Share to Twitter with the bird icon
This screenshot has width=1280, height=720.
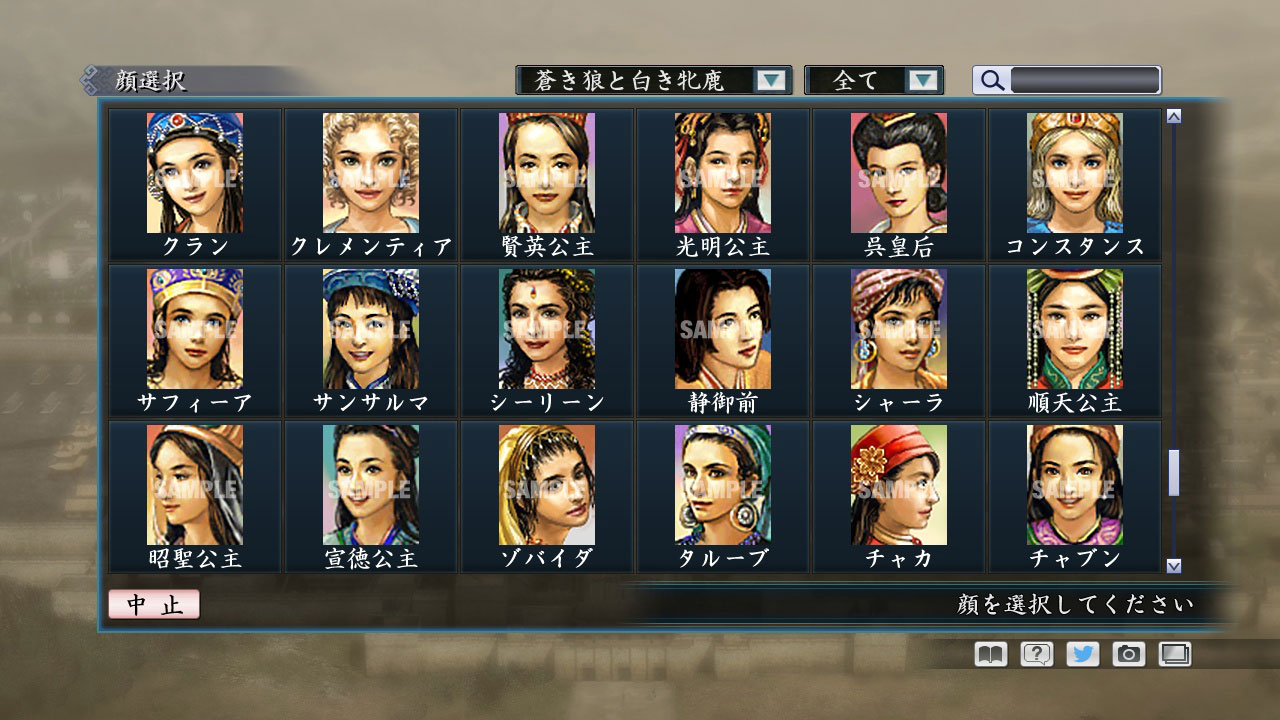pos(1081,653)
